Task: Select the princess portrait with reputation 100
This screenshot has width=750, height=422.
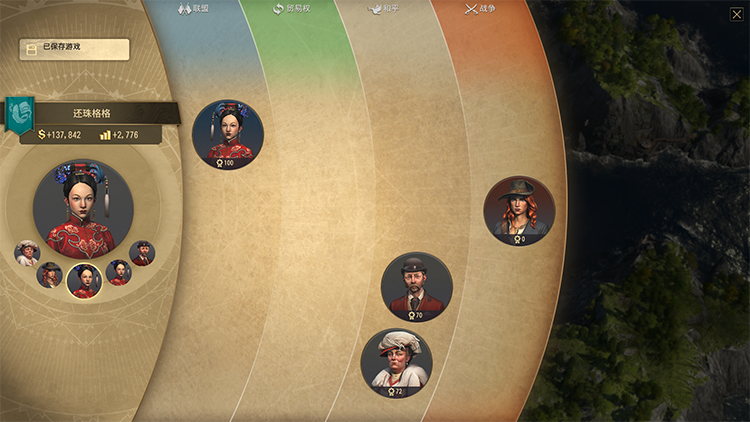Action: tap(228, 134)
